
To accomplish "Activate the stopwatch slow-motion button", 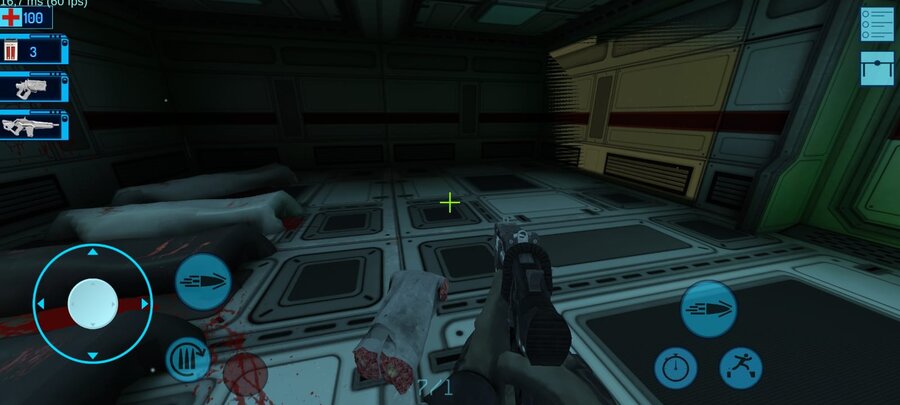I will click(x=676, y=368).
